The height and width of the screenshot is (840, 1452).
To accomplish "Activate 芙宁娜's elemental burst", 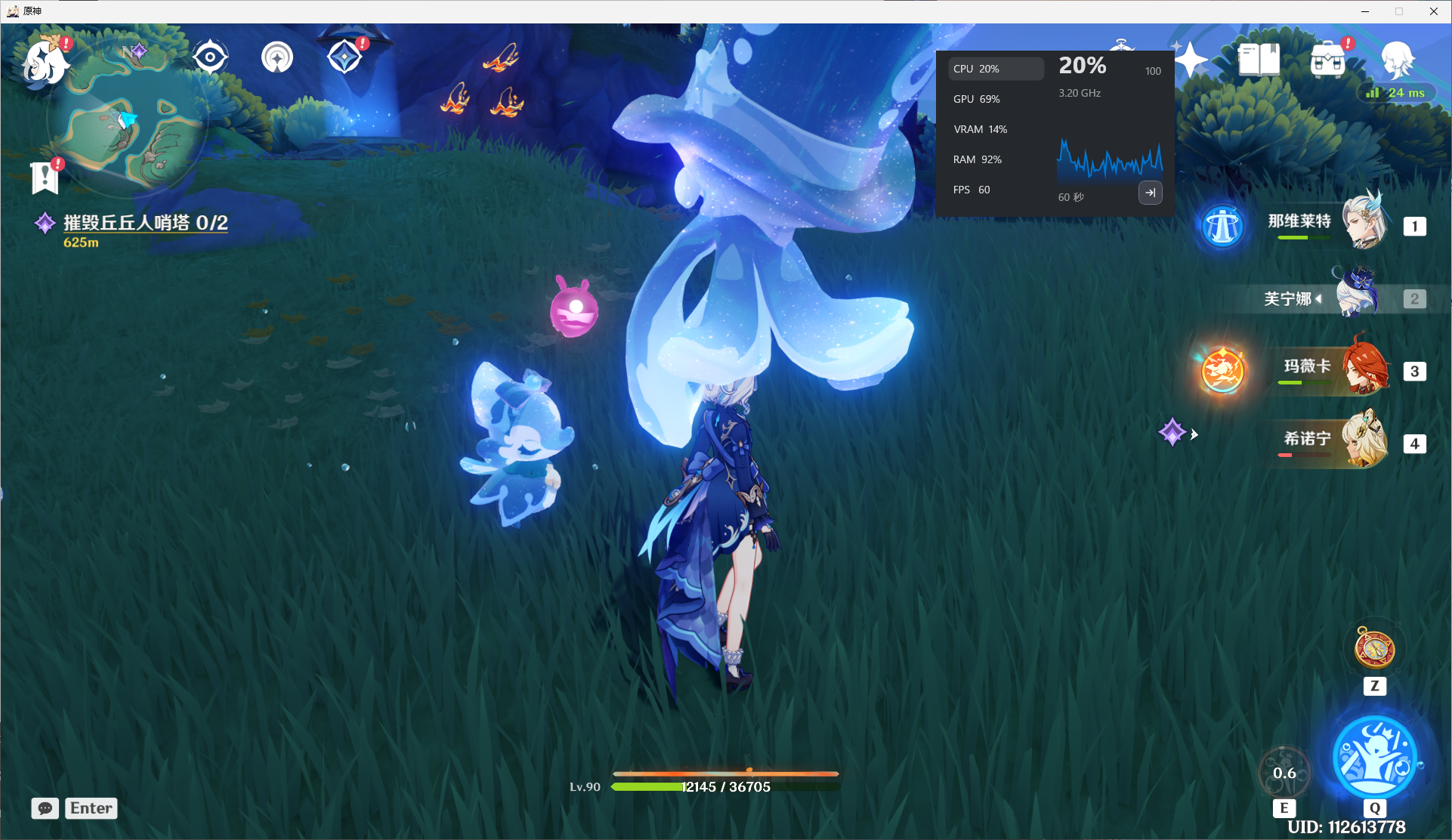I will coord(1374,756).
